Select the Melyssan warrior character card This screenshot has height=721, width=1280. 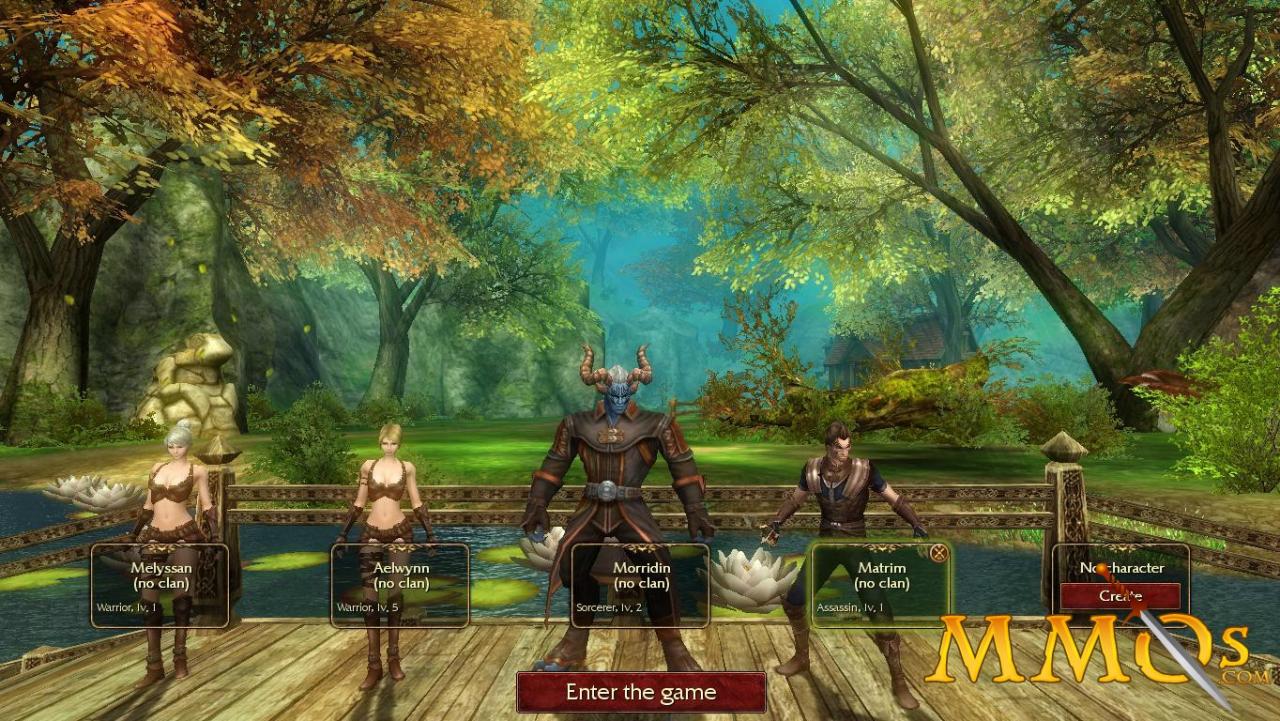160,585
